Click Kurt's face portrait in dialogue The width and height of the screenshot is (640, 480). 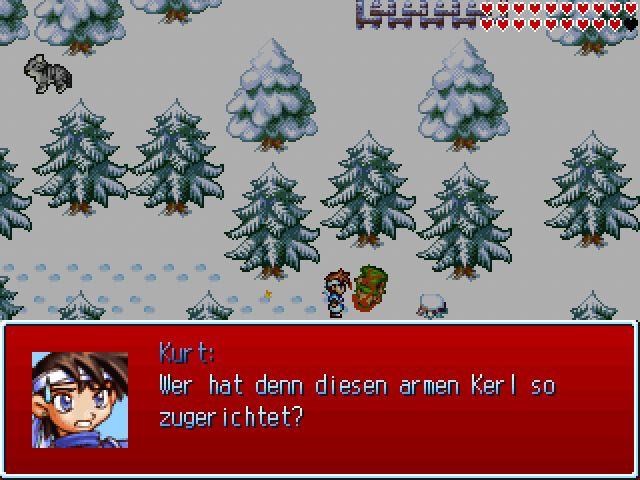80,399
